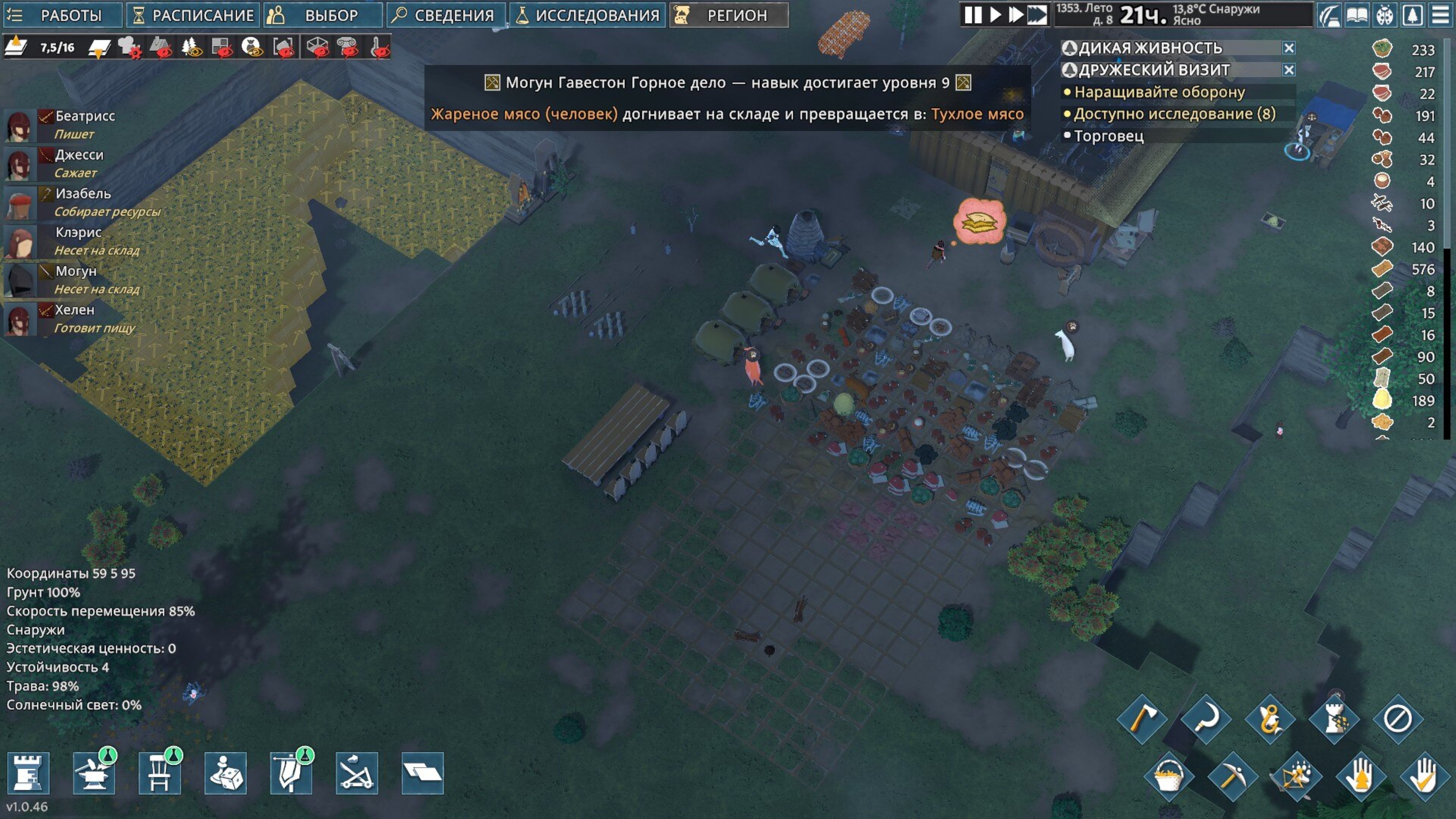Viewport: 1456px width, 819px height.
Task: Pause the game with the pause button
Action: point(973,15)
